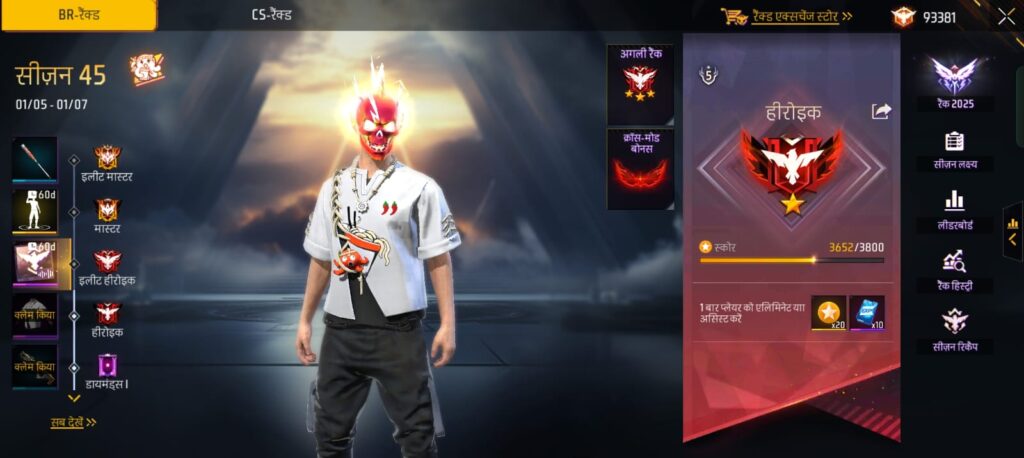
Task: Click the share icon beside हीरोइक
Action: pos(881,112)
